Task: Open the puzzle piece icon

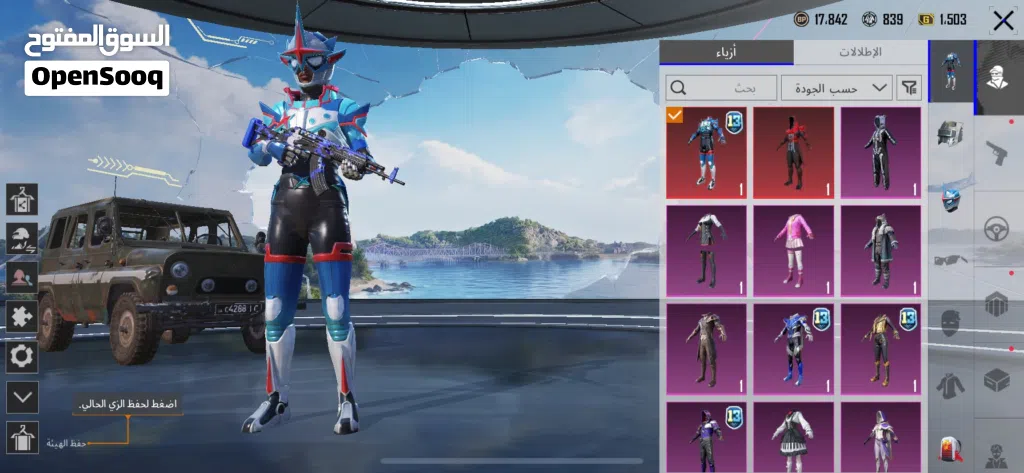Action: pyautogui.click(x=22, y=317)
